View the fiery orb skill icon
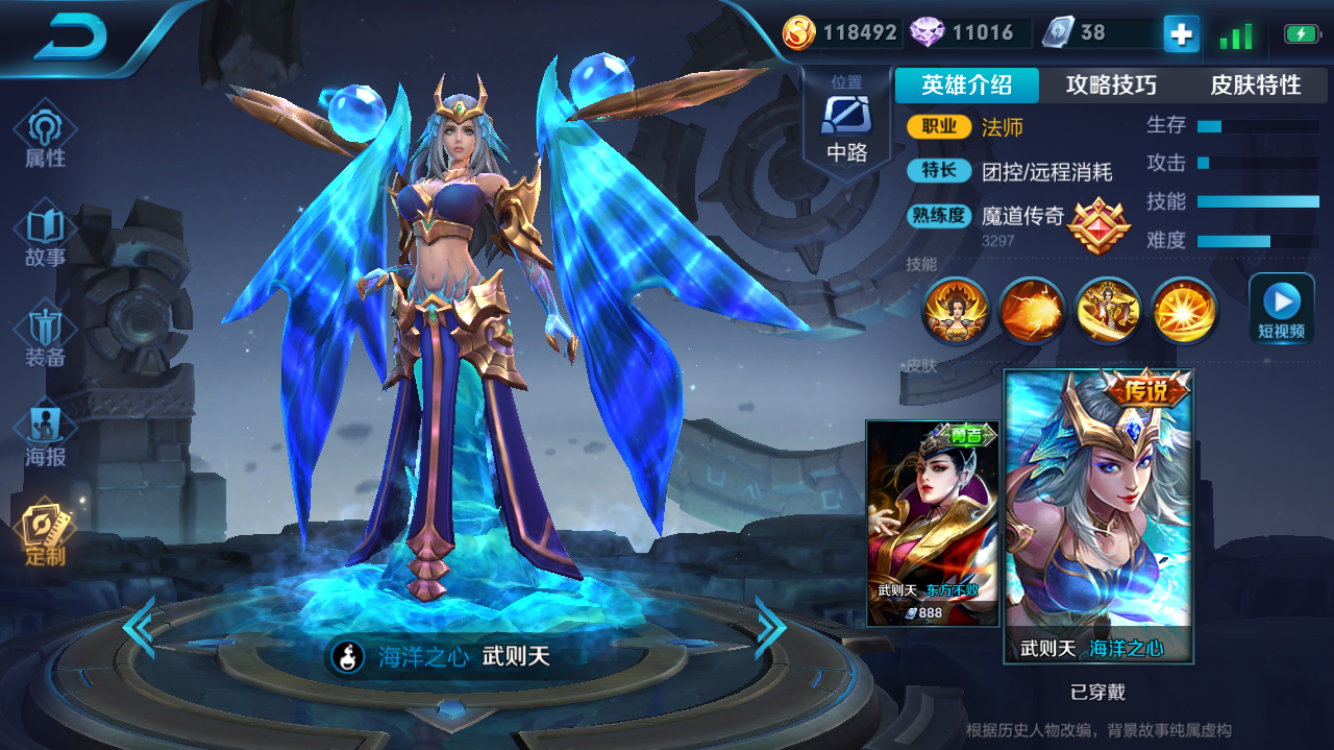This screenshot has height=750, width=1334. [x=1032, y=310]
